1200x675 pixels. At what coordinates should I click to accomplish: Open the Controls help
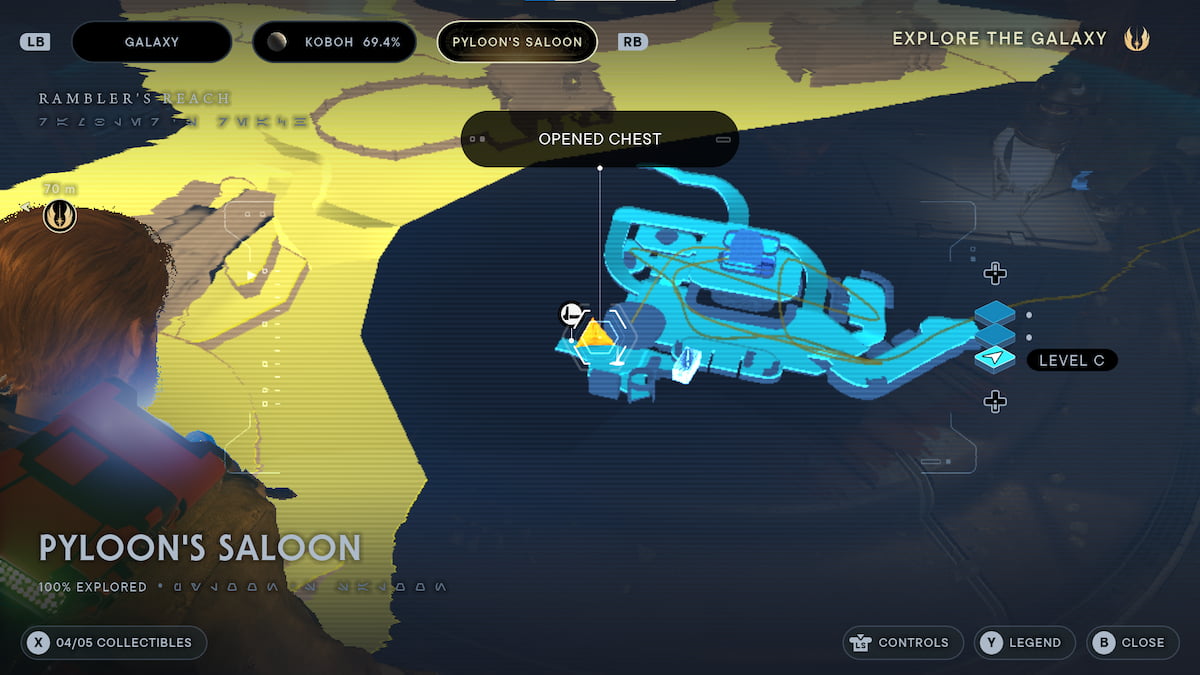click(903, 642)
